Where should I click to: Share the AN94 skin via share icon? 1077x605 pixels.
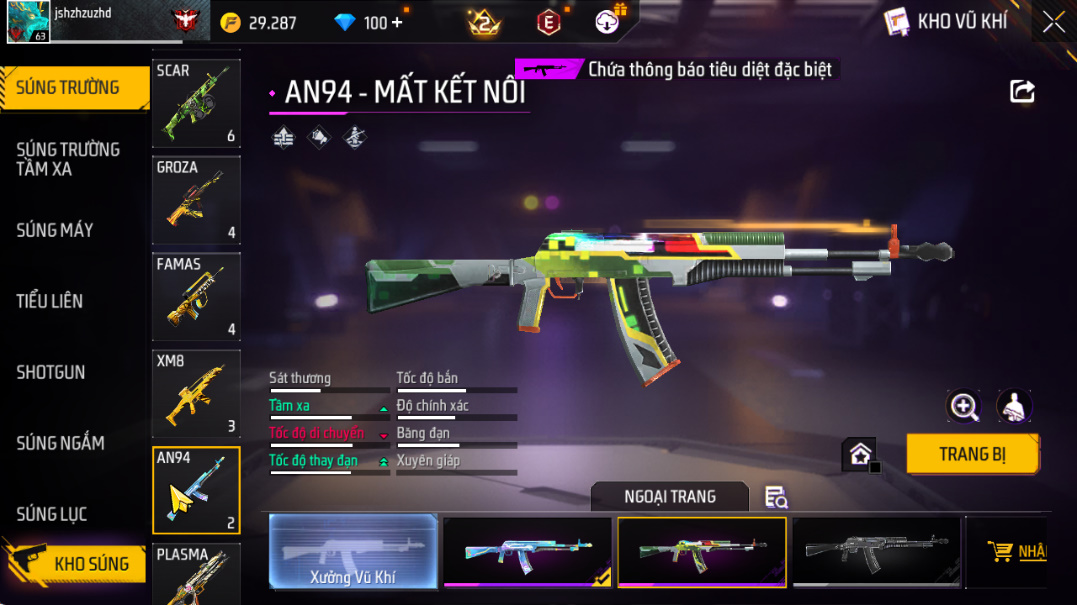tap(1022, 92)
